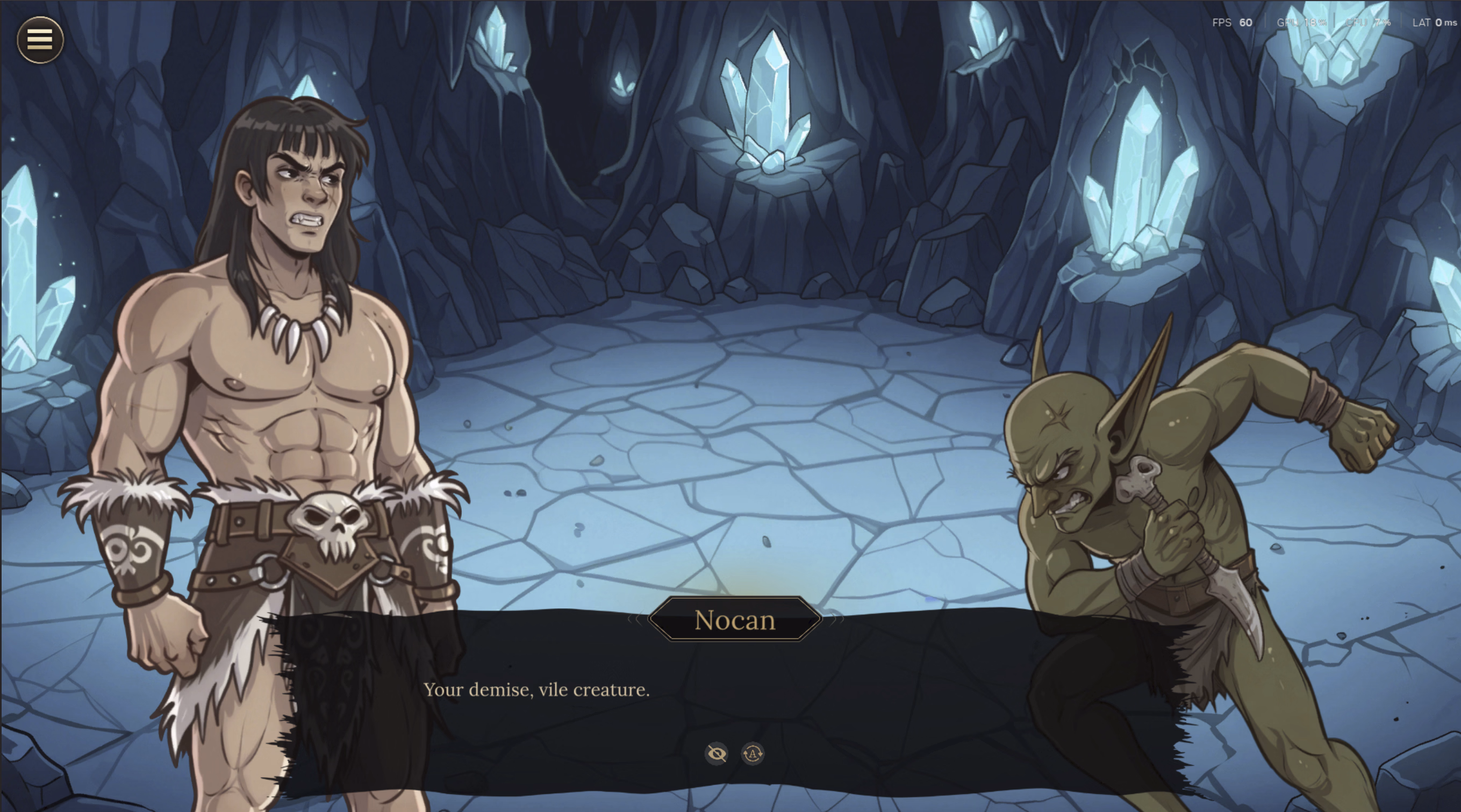This screenshot has height=812, width=1461.
Task: Open the hamburger menu button
Action: click(40, 39)
